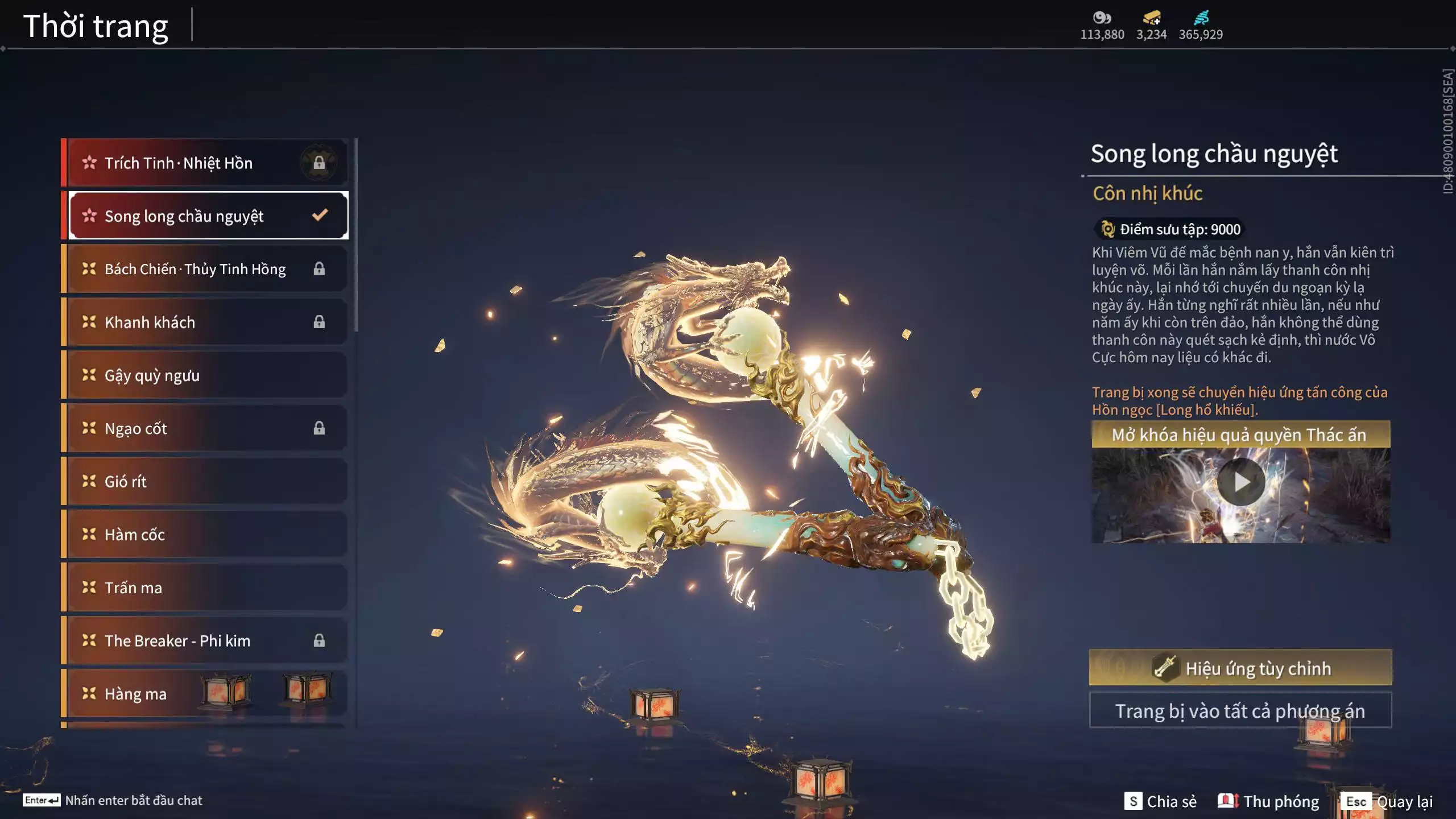The height and width of the screenshot is (819, 1456).
Task: Go back with Quay lại
Action: 1387,801
